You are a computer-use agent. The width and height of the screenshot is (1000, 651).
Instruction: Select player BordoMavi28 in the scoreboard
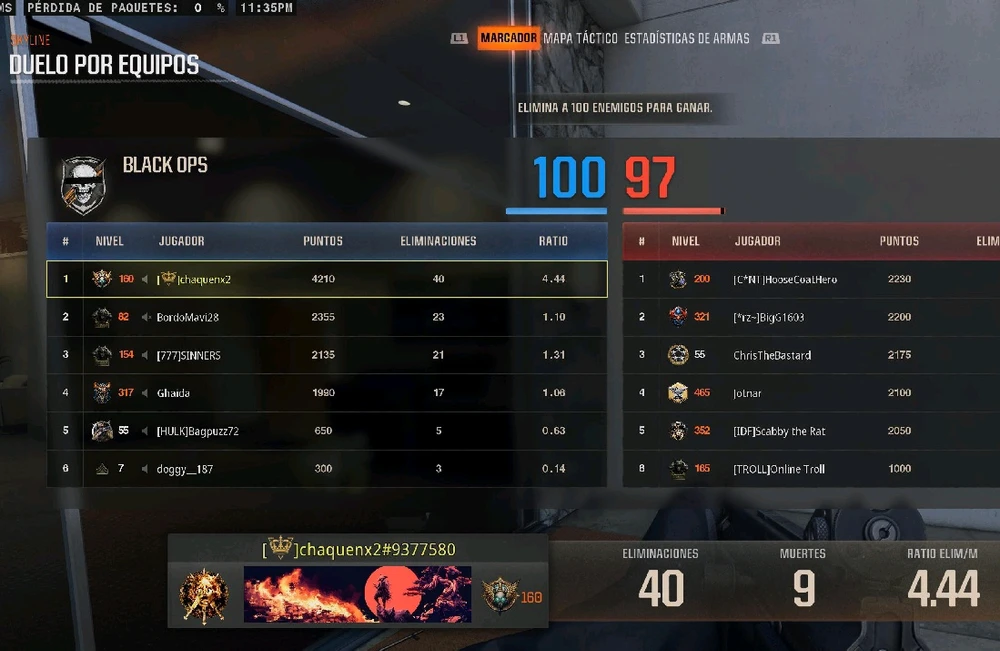coord(326,317)
